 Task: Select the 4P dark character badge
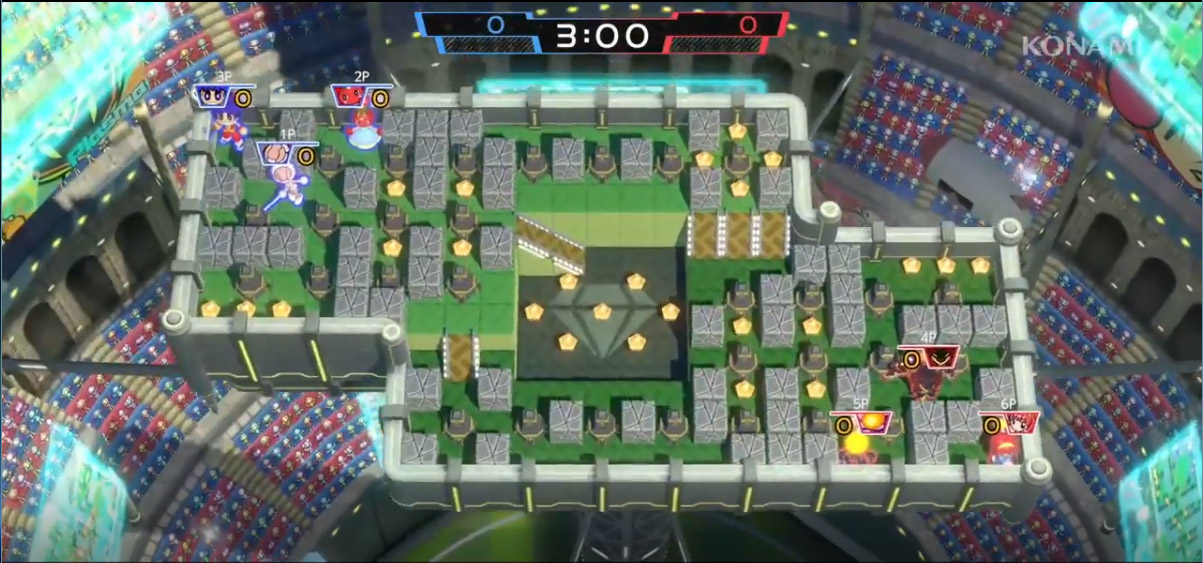click(939, 358)
